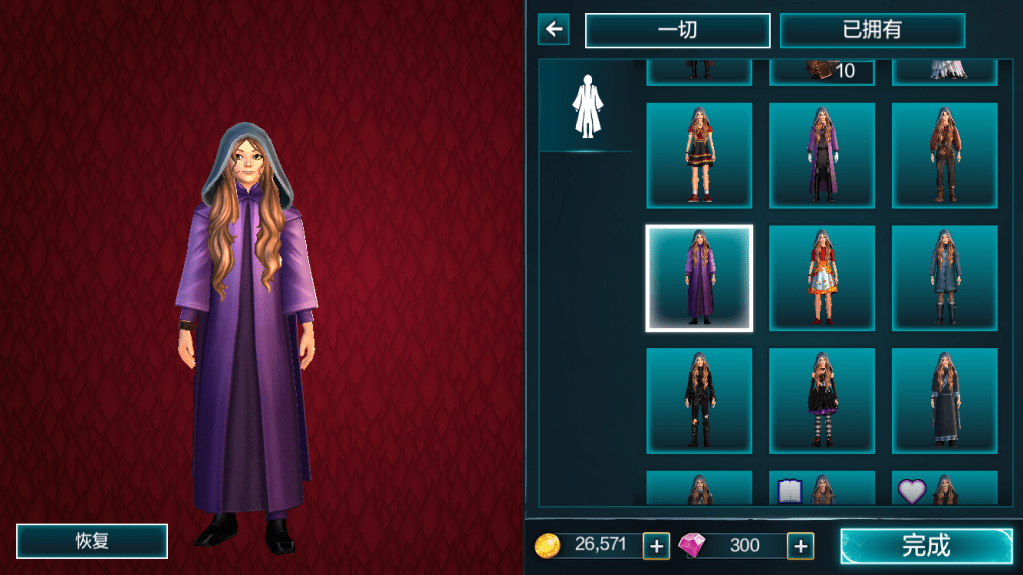
Task: Select the white robe outfit category
Action: pyautogui.click(x=586, y=106)
